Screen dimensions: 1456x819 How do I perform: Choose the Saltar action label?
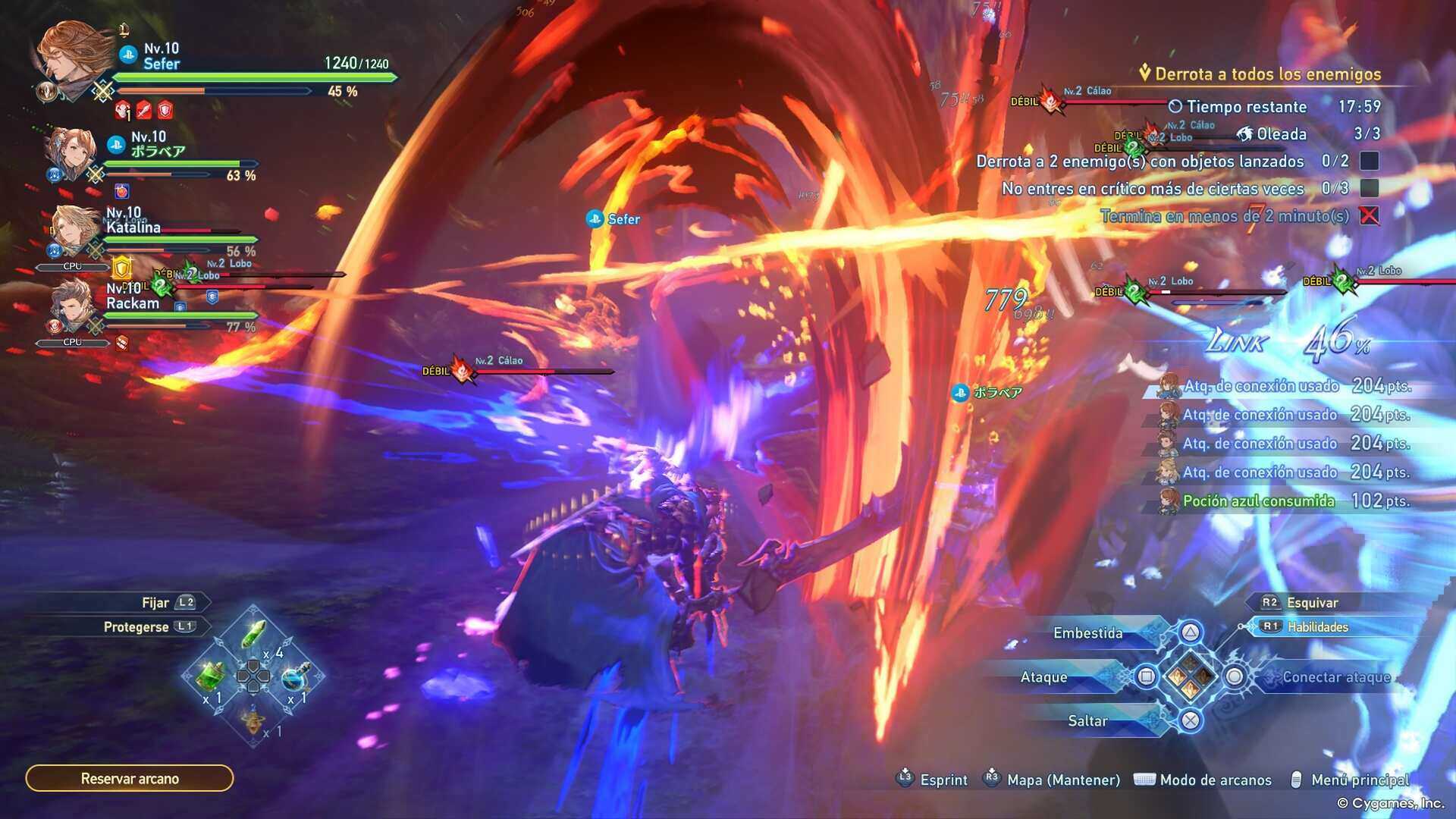[1087, 721]
